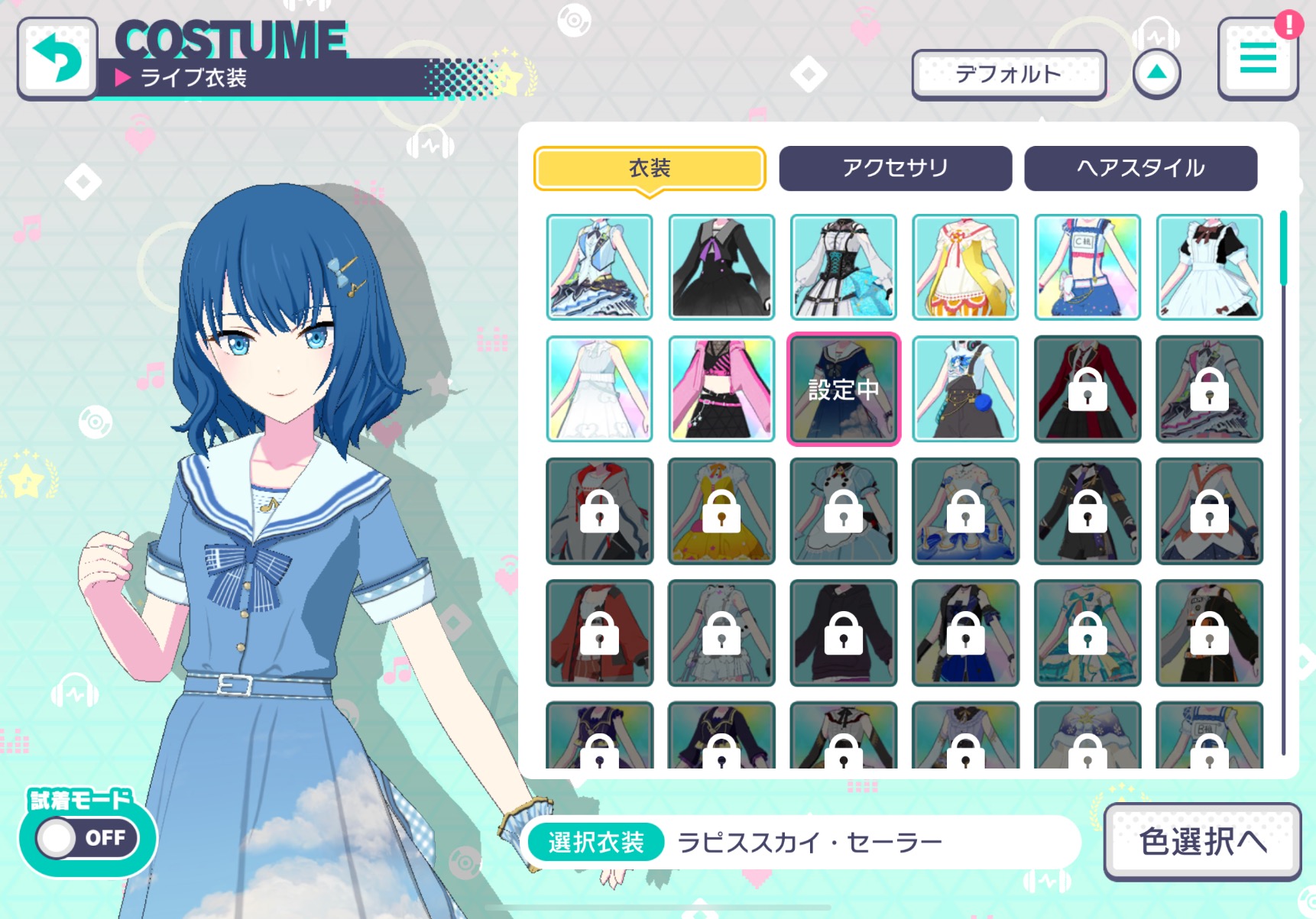Select the locked red jacket costume

pos(1087,389)
